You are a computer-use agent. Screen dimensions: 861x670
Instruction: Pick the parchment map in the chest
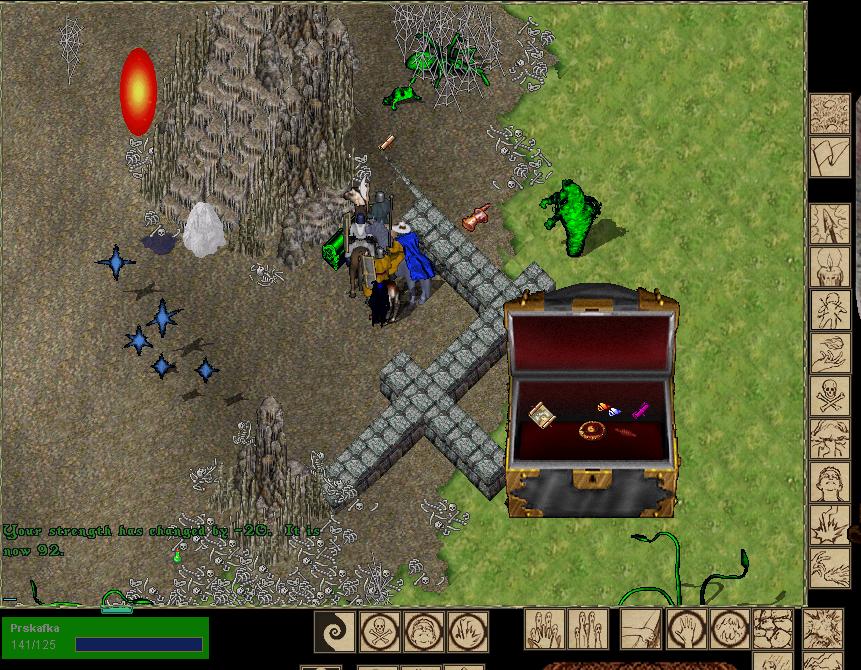(x=543, y=414)
